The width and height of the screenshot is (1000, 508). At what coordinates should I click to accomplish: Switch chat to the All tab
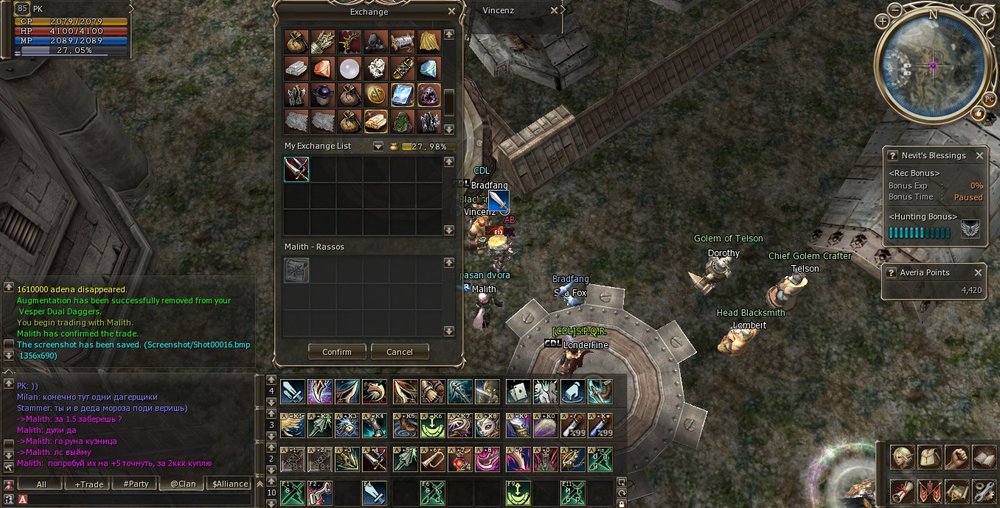41,484
